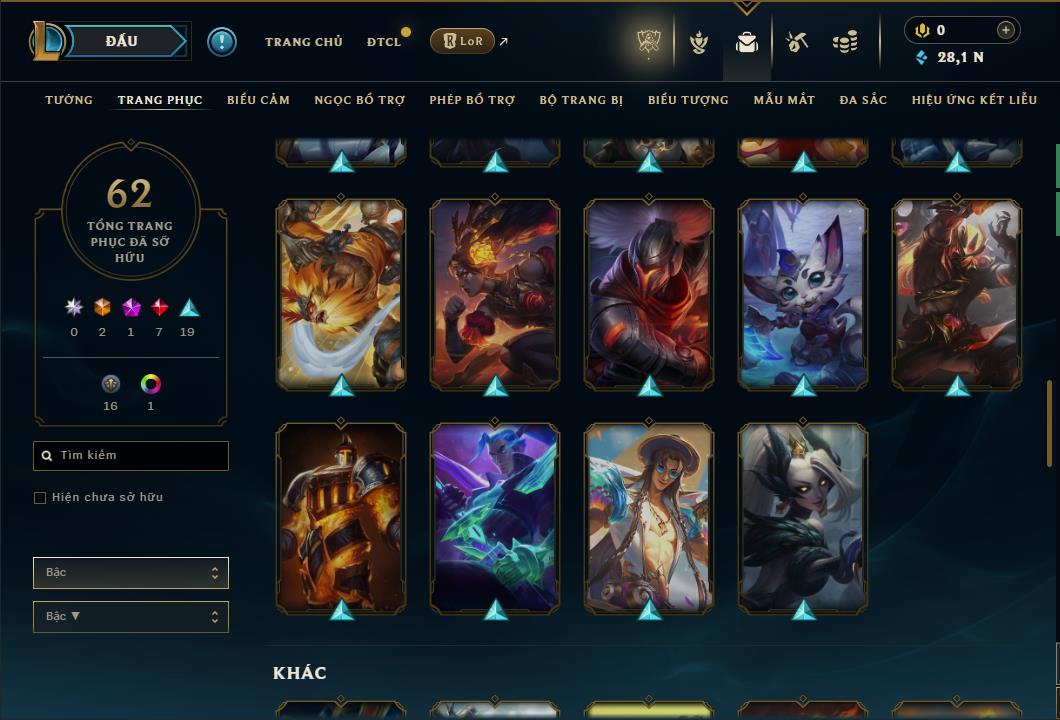Open the Bậc ▼ sort dropdown
Image resolution: width=1060 pixels, height=720 pixels.
tap(131, 617)
